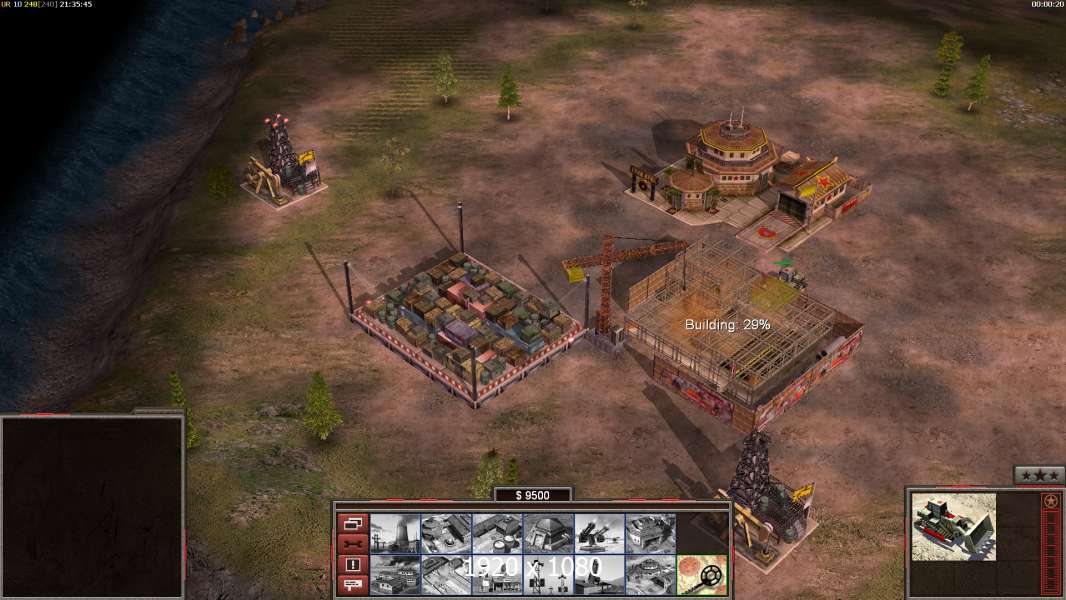Choose the command center build icon
Screen dimensions: 1066x600
point(650,575)
